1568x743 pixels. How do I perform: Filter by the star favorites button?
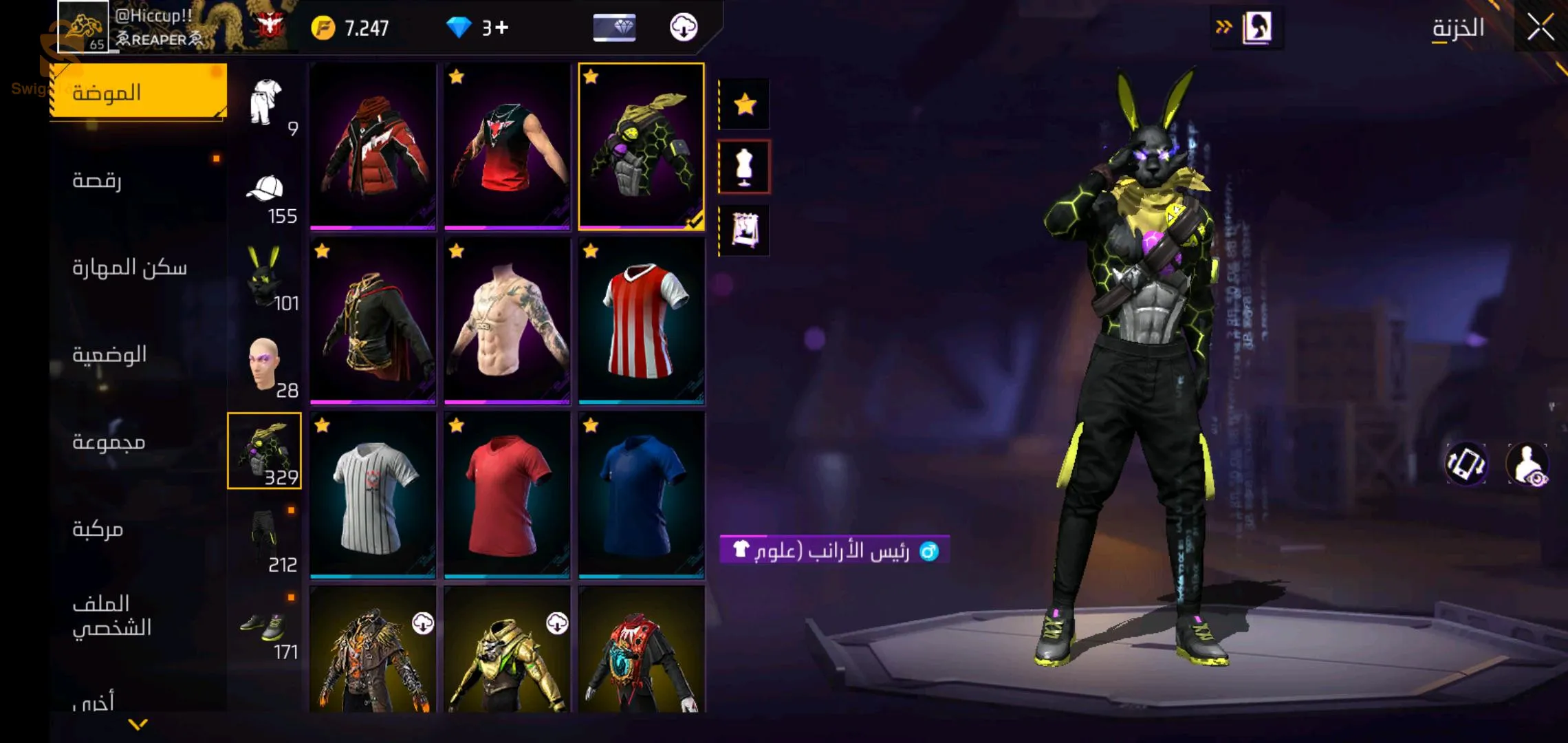pyautogui.click(x=745, y=105)
